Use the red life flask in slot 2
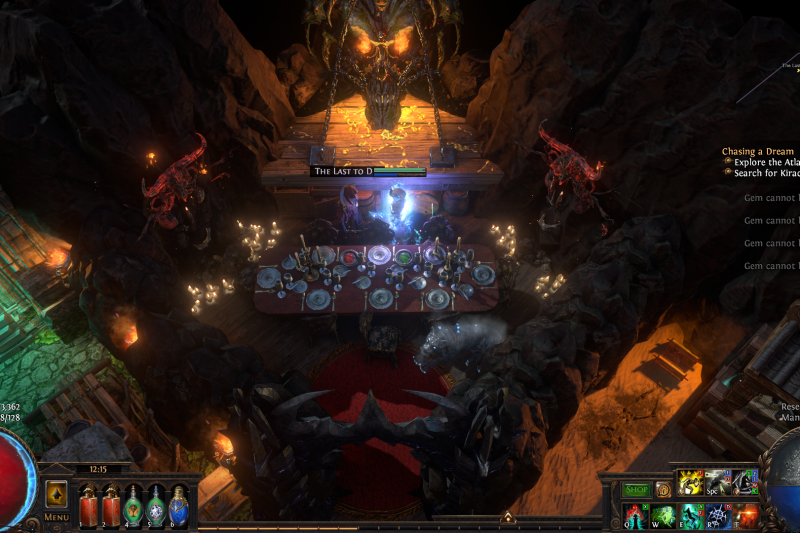The image size is (800, 533). (110, 505)
